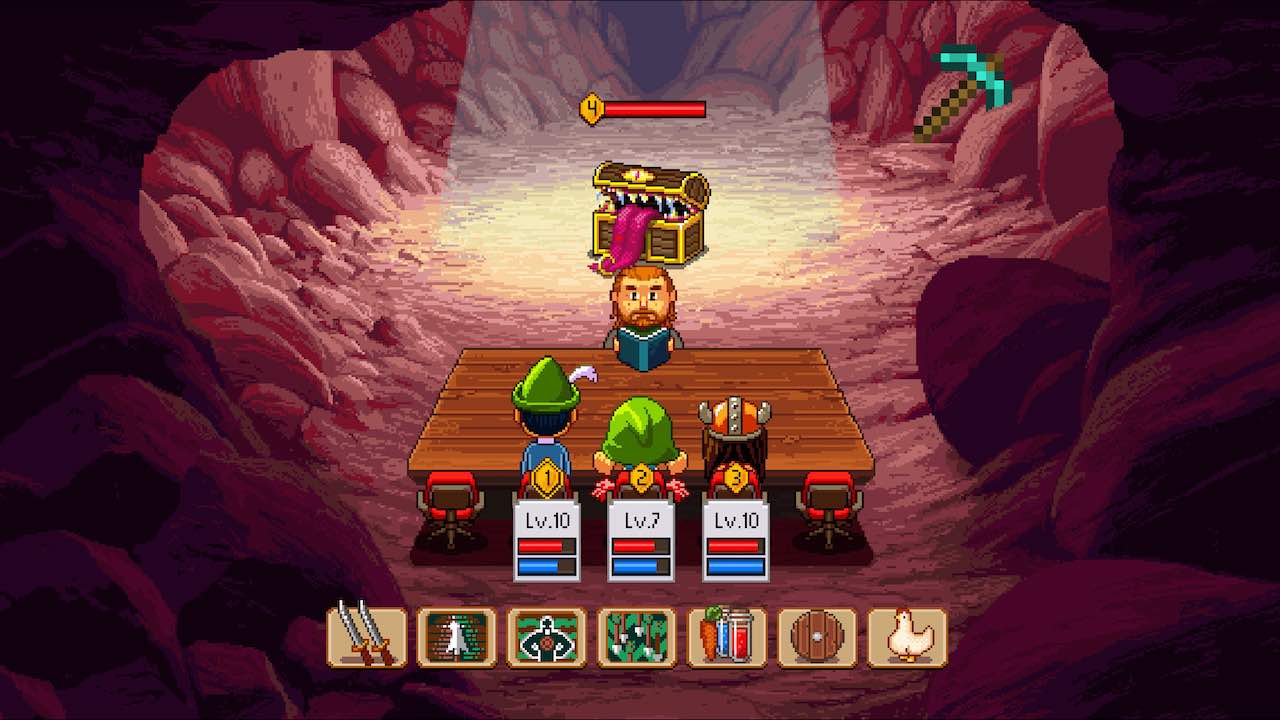This screenshot has width=1280, height=720.
Task: Open the carrot and potions item menu
Action: (x=726, y=637)
